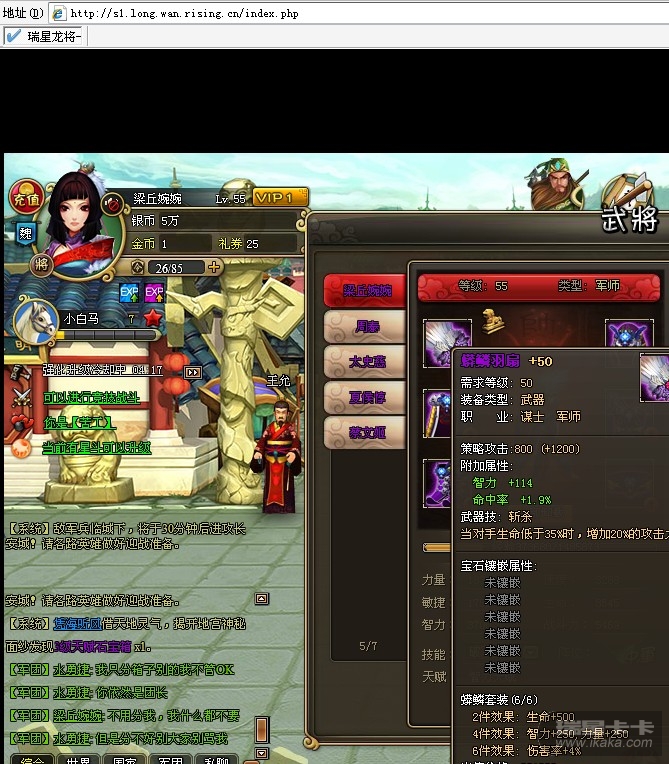Viewport: 669px width, 764px height.
Task: Click player name 水勇捷 in legion chat
Action: coord(74,669)
